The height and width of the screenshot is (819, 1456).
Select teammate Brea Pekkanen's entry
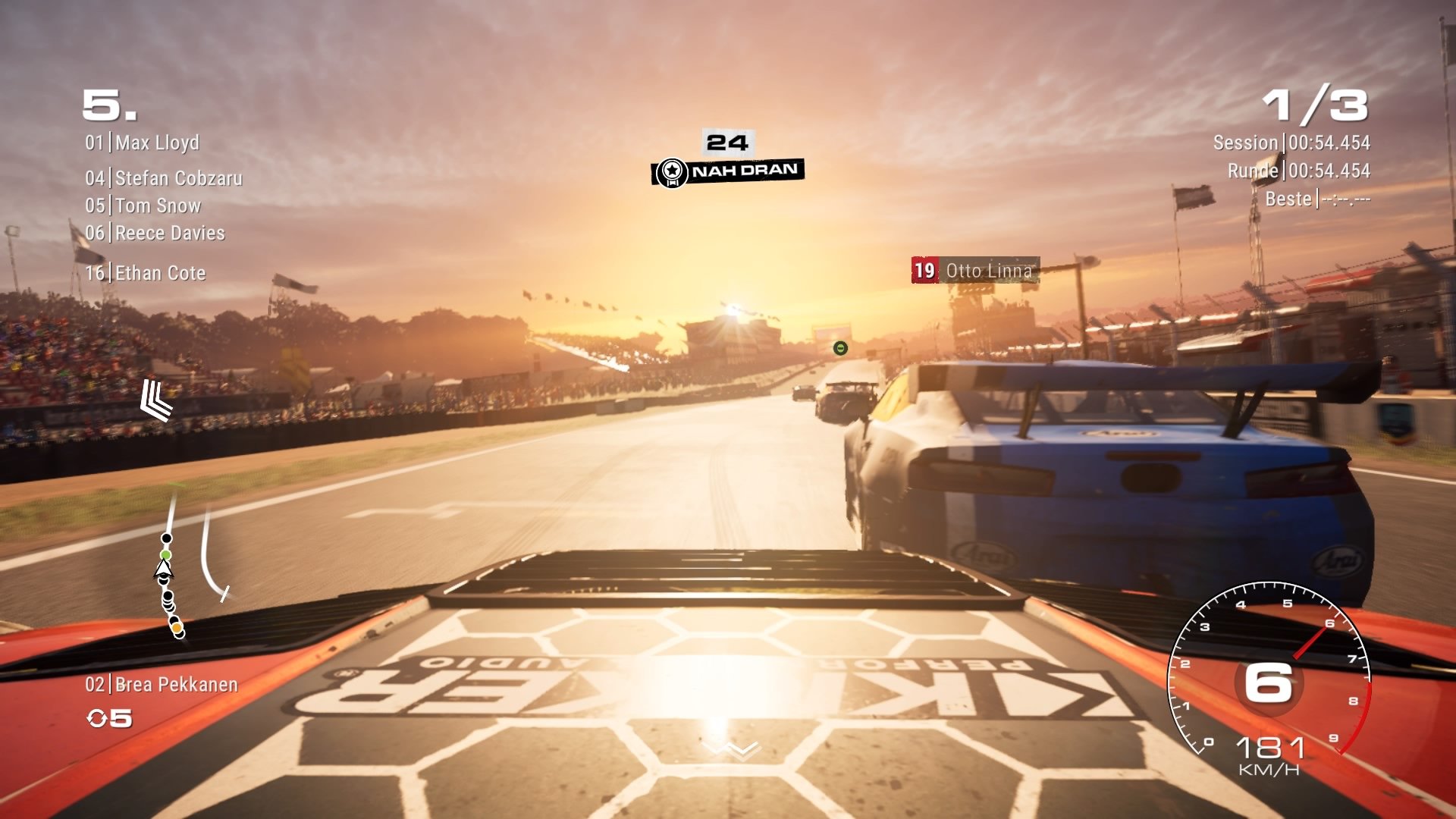click(x=162, y=685)
